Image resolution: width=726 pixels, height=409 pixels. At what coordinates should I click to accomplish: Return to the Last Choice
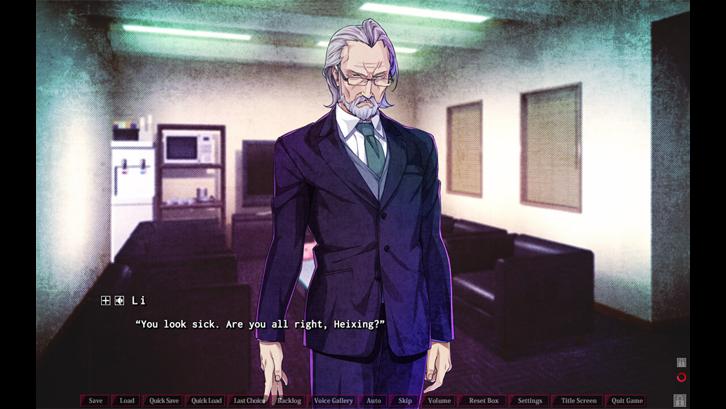(x=249, y=401)
